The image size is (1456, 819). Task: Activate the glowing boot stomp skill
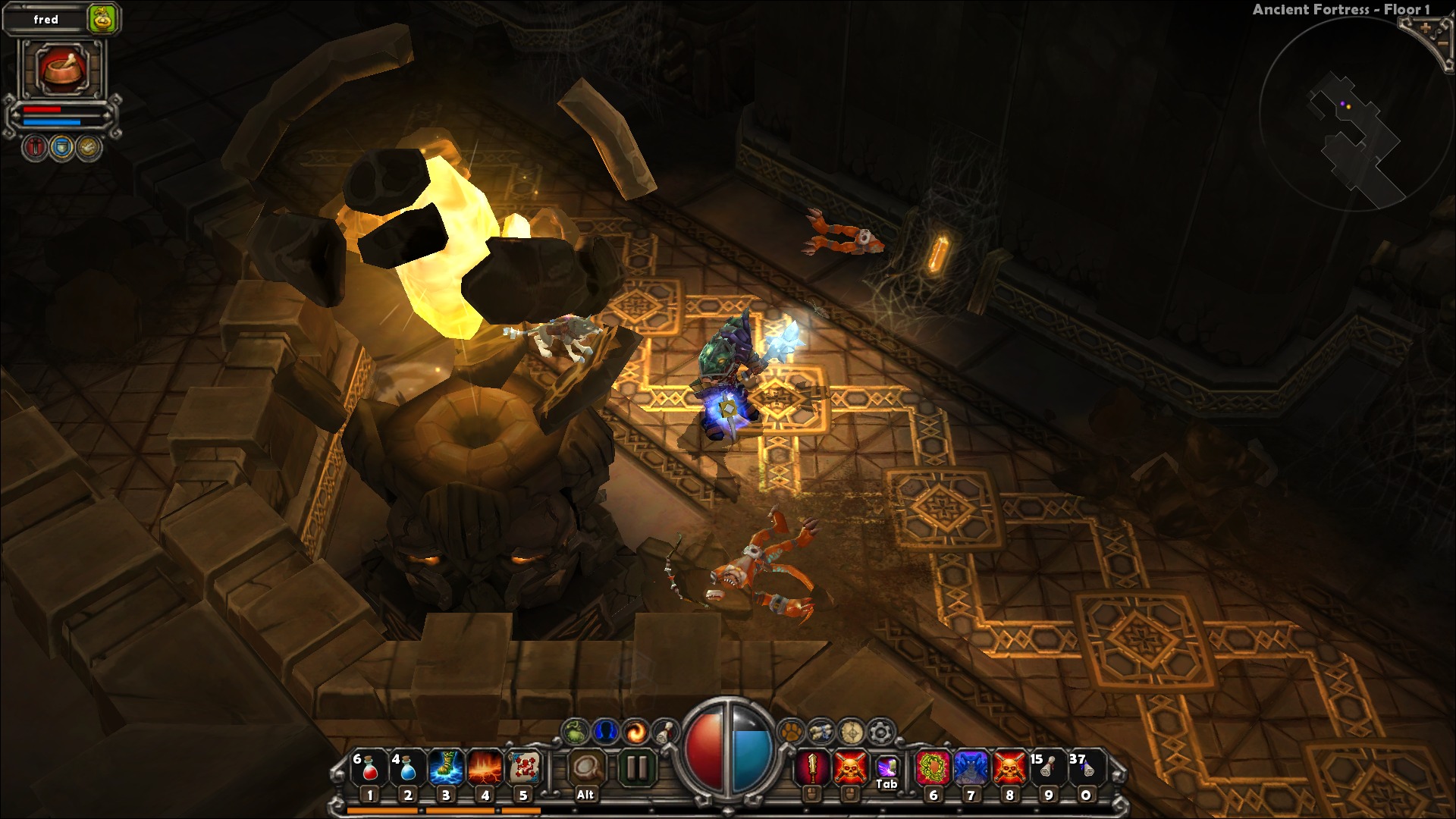click(446, 768)
